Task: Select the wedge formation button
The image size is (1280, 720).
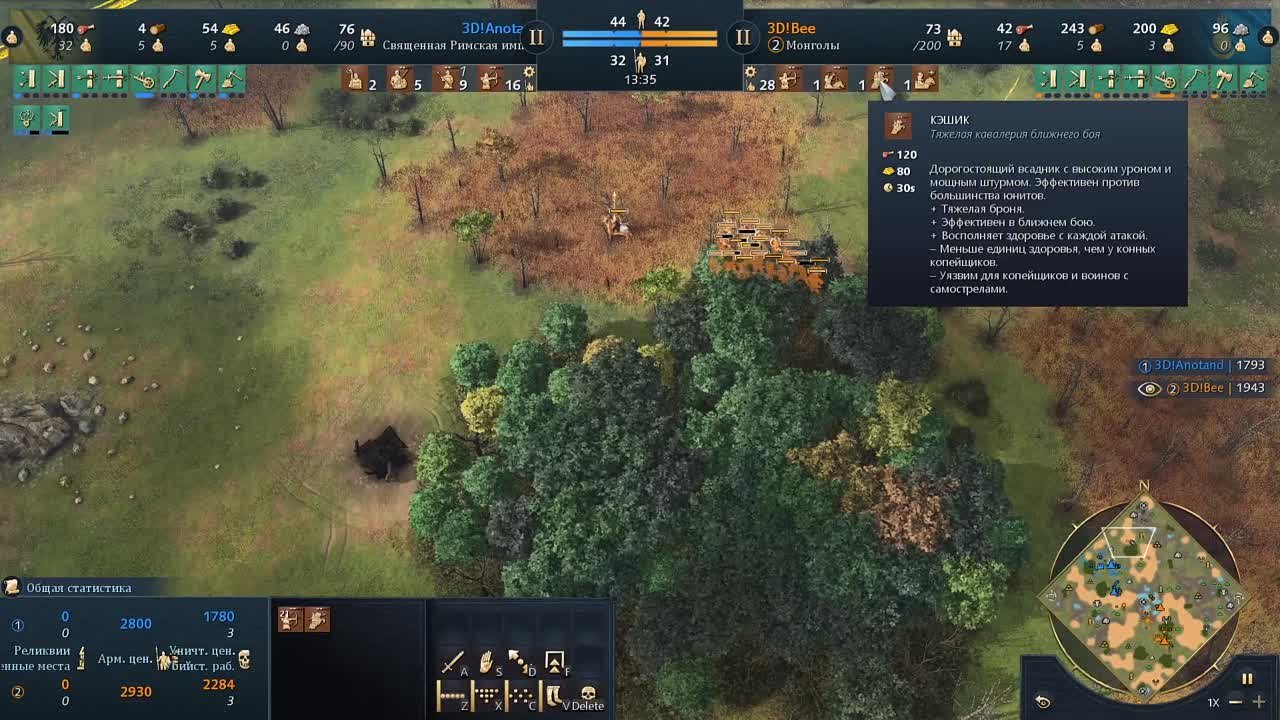Action: (487, 695)
